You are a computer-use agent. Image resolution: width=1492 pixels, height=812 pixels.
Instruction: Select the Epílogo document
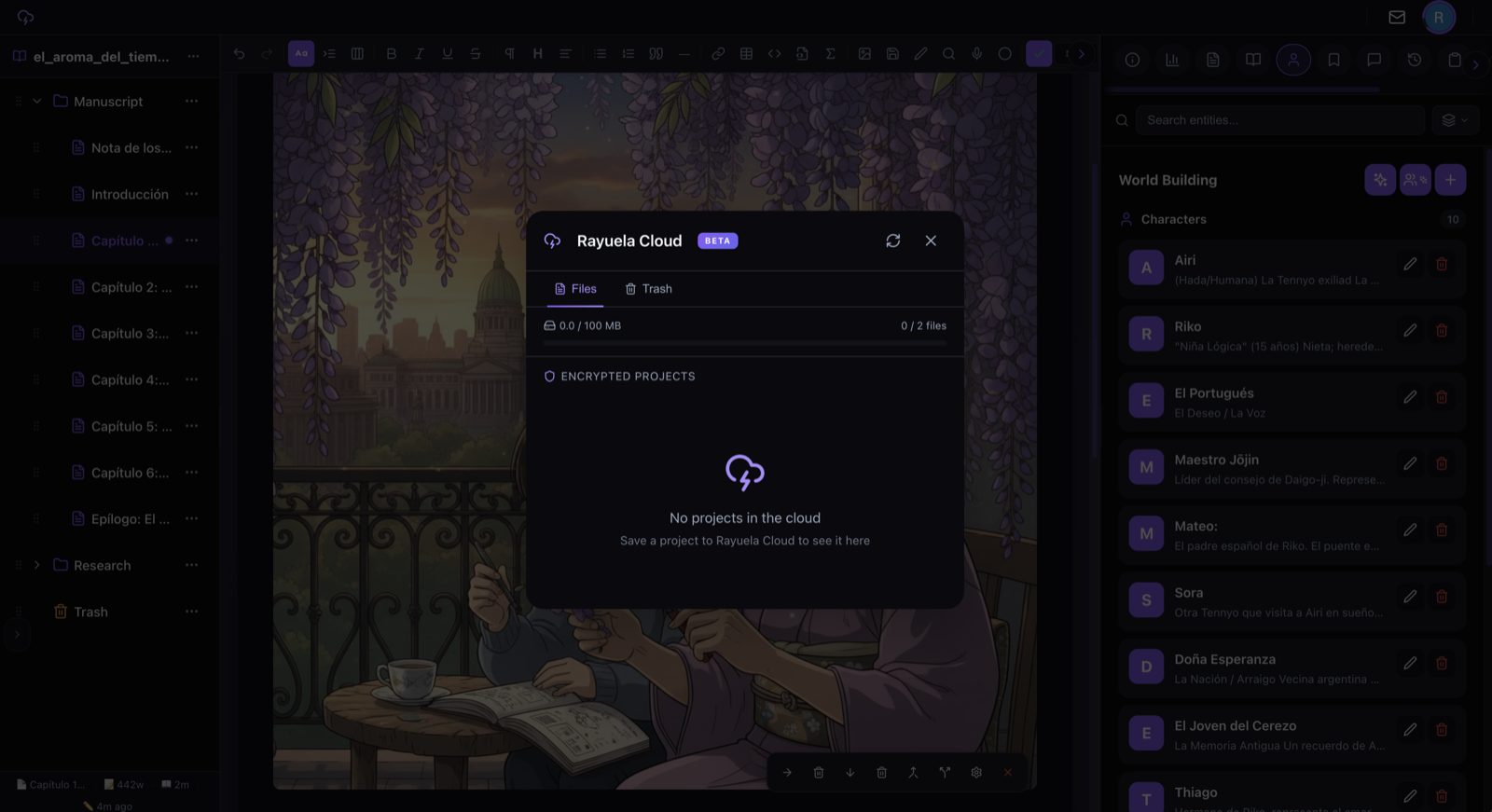[x=130, y=519]
